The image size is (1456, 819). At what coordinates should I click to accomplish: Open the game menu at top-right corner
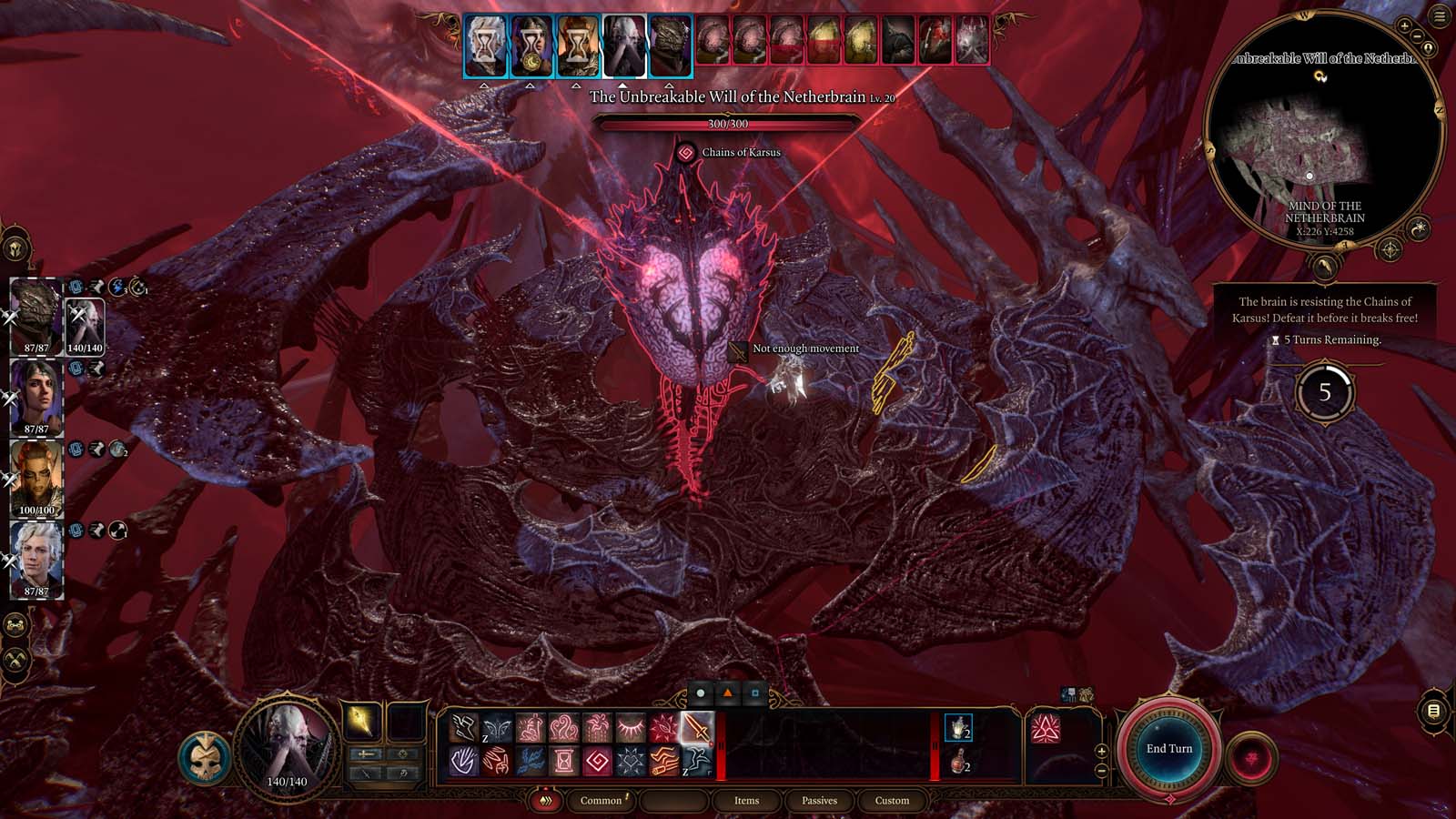(1440, 16)
